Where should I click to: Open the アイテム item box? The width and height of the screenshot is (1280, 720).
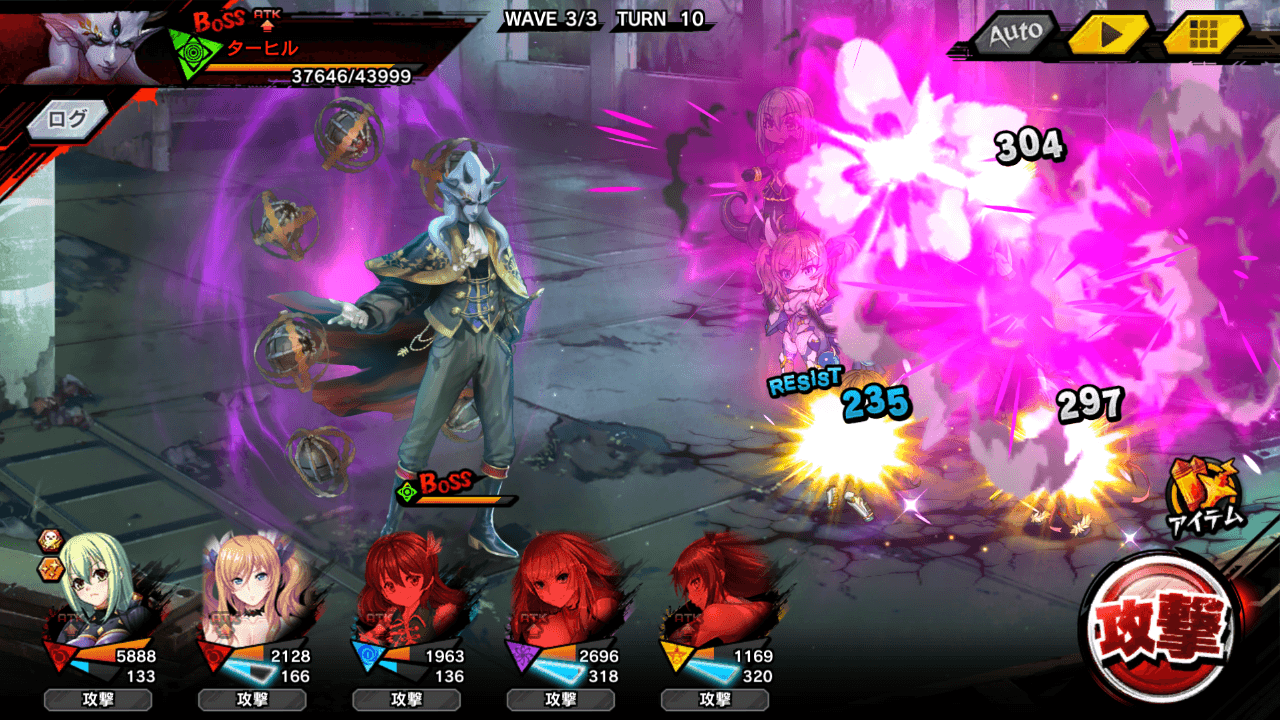[1204, 493]
